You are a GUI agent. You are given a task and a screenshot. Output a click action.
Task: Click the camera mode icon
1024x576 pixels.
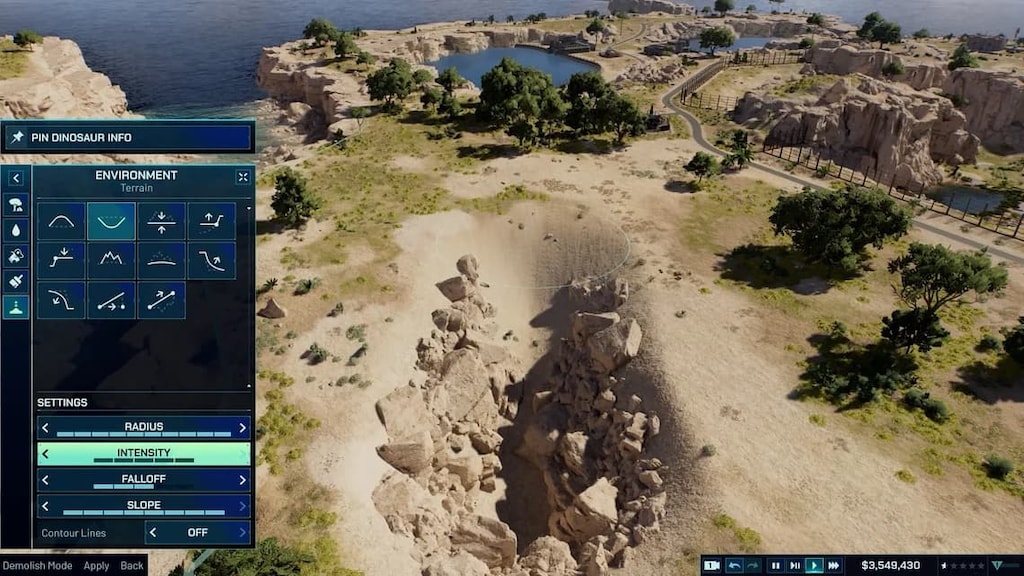click(x=711, y=565)
